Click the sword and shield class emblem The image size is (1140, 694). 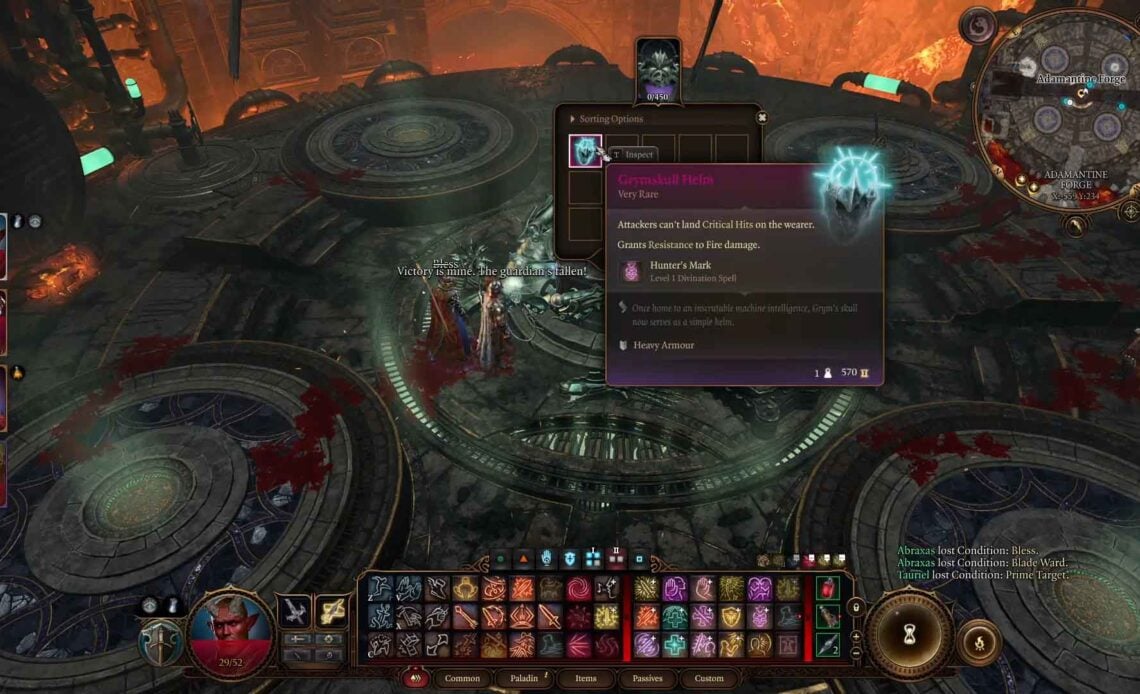pos(160,645)
